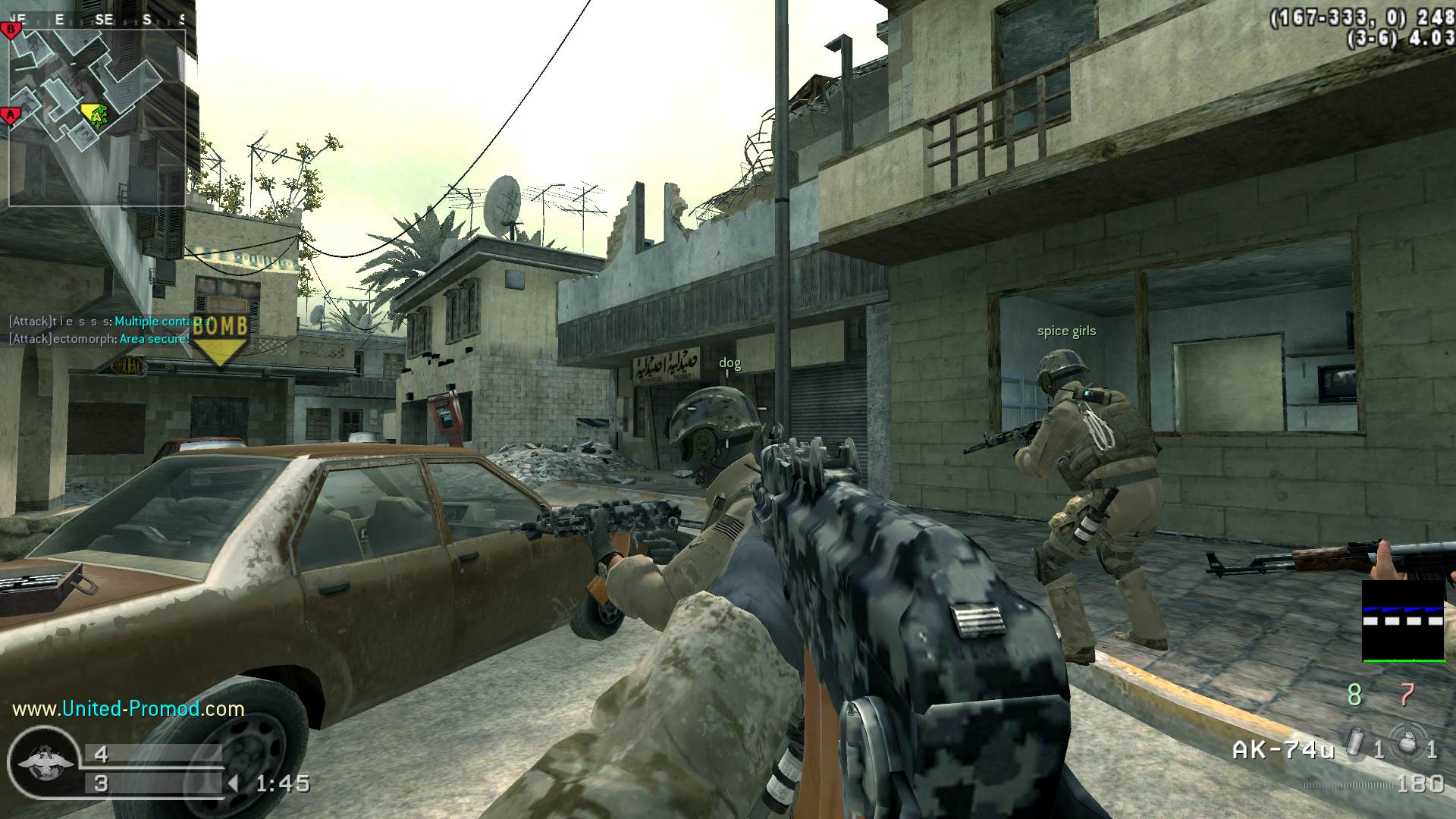Click the compass heading strip
The width and height of the screenshot is (1456, 819).
pos(97,20)
